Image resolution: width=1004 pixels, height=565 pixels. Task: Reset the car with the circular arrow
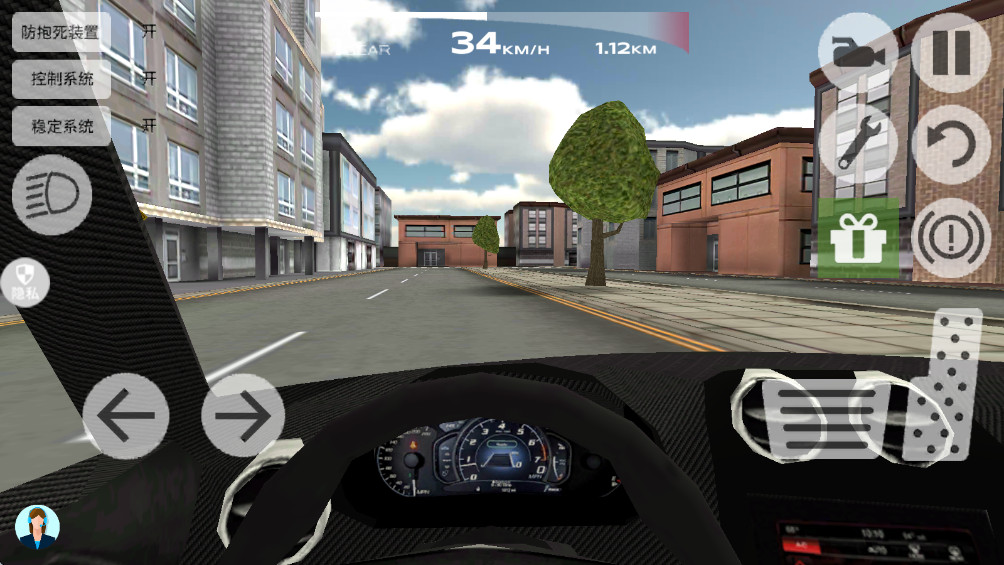[x=951, y=142]
